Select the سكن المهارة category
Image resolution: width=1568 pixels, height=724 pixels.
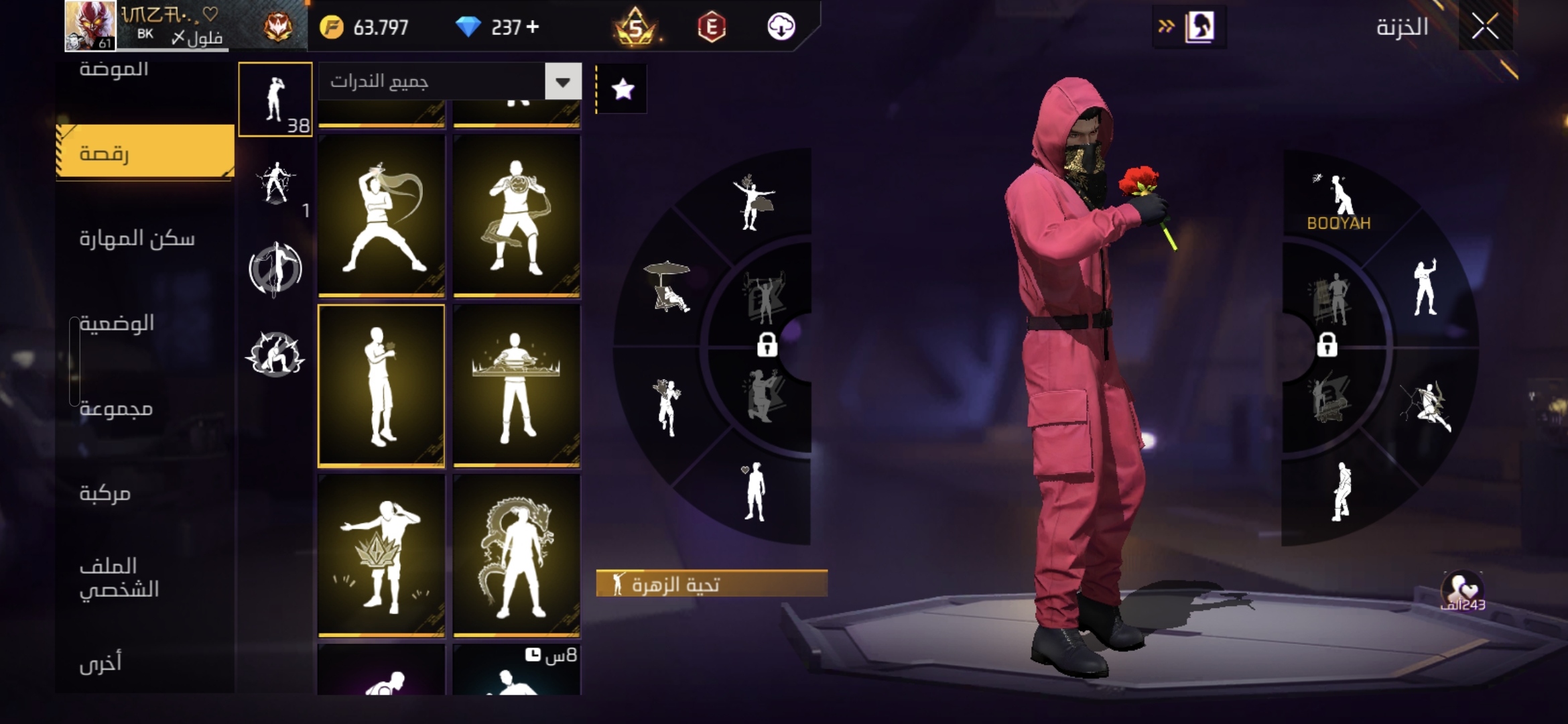[x=137, y=238]
